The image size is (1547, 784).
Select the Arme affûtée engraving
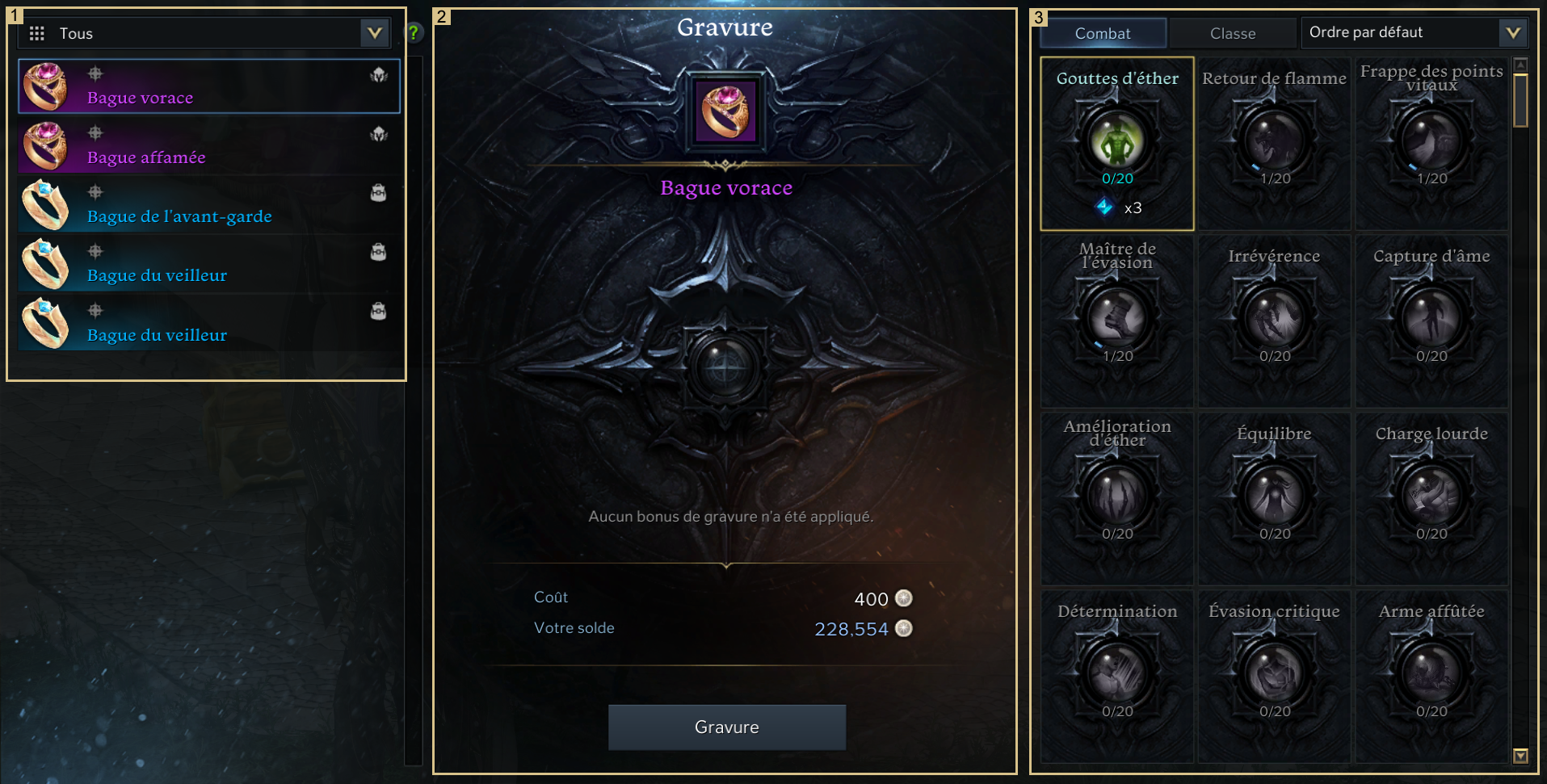[x=1431, y=675]
